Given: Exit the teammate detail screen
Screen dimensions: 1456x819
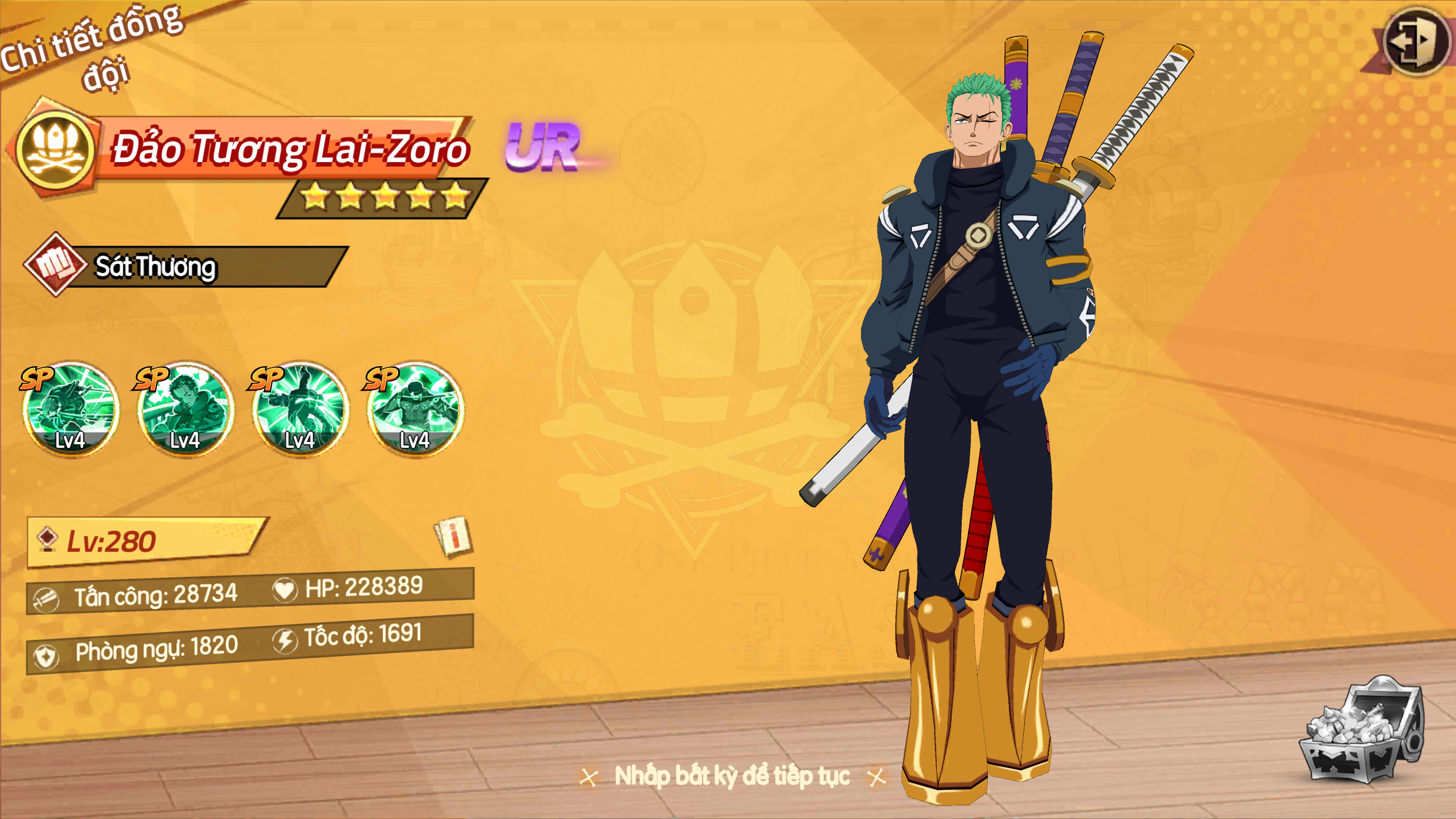Looking at the screenshot, I should point(1414,41).
